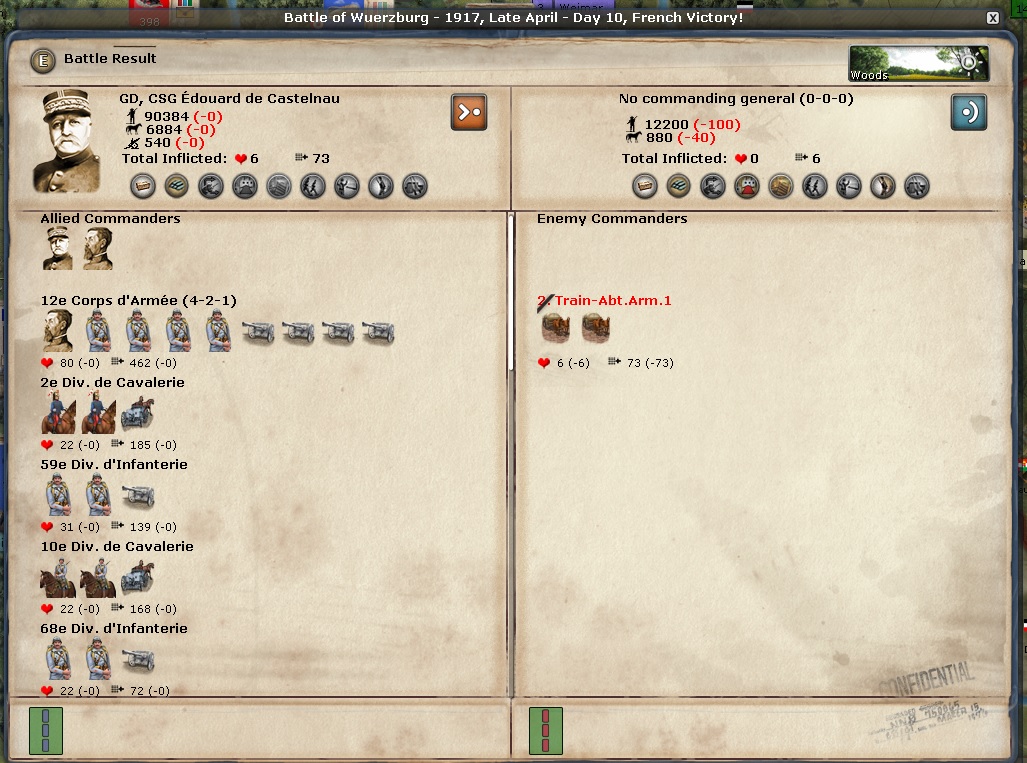Image resolution: width=1027 pixels, height=763 pixels.
Task: View the Woods terrain thumbnail
Action: pos(918,63)
